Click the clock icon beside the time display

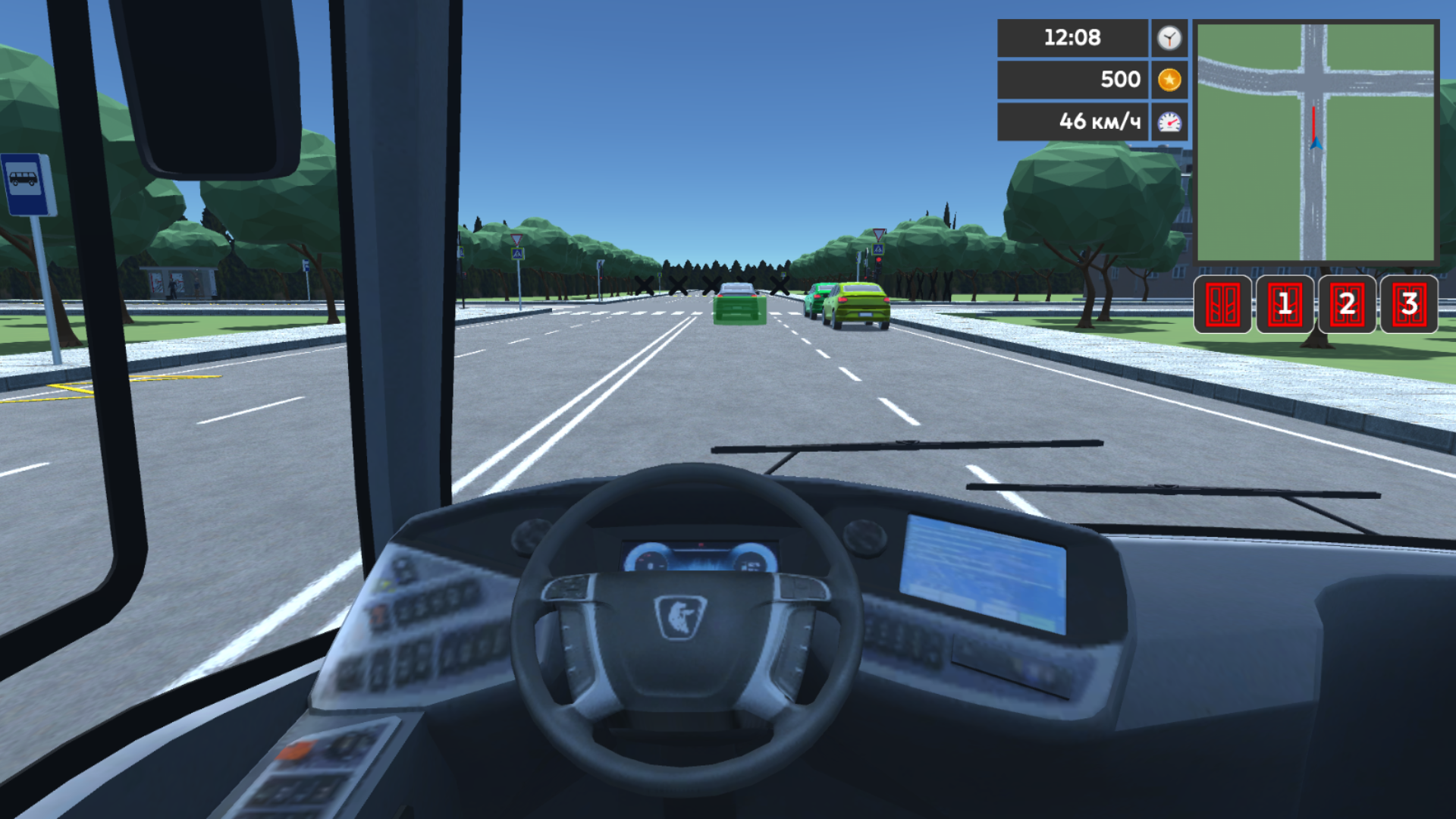pyautogui.click(x=1168, y=38)
